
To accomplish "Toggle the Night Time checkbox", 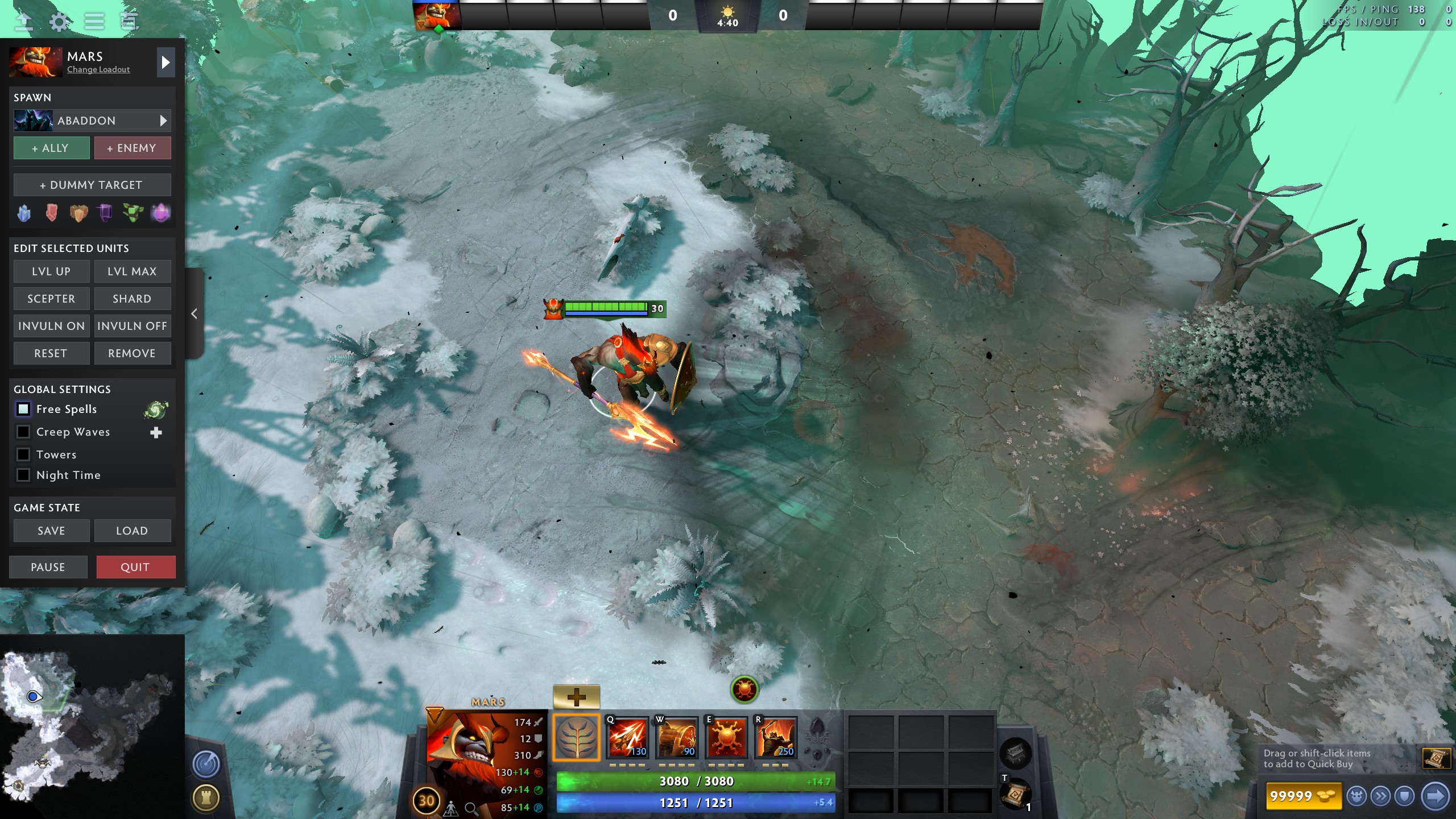I will click(x=23, y=475).
